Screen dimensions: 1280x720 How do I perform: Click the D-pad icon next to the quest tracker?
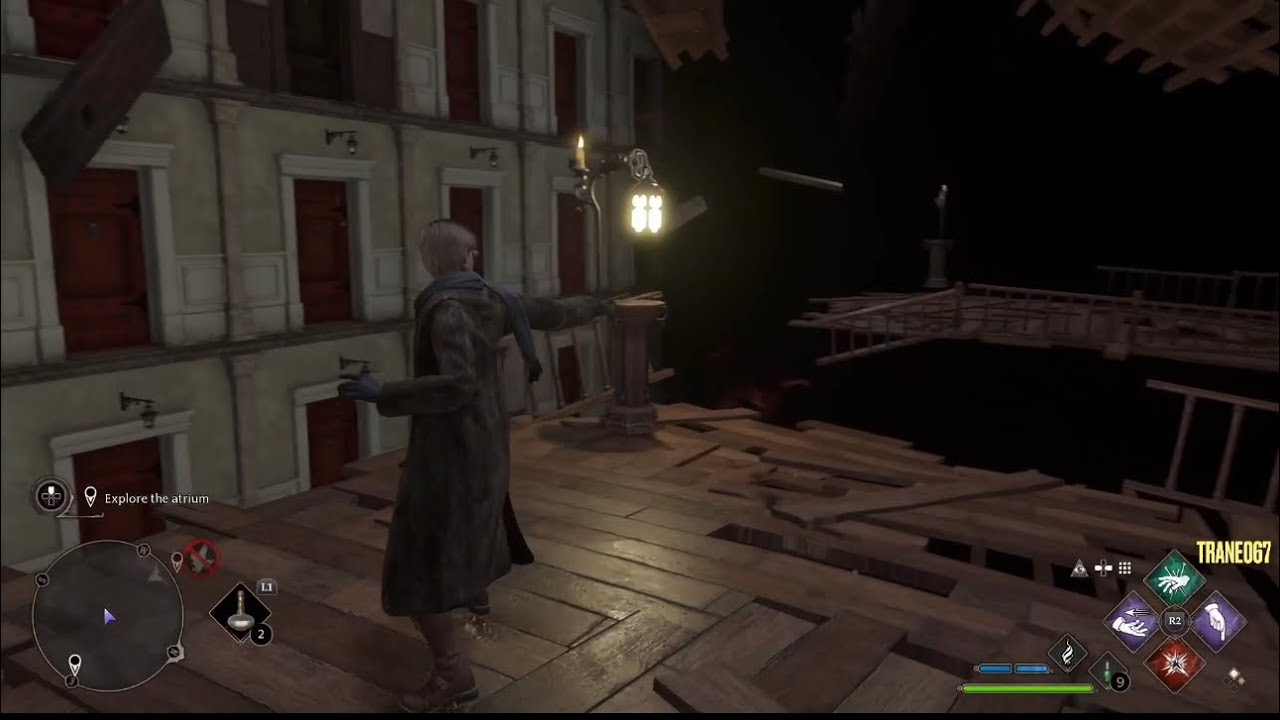(x=51, y=496)
